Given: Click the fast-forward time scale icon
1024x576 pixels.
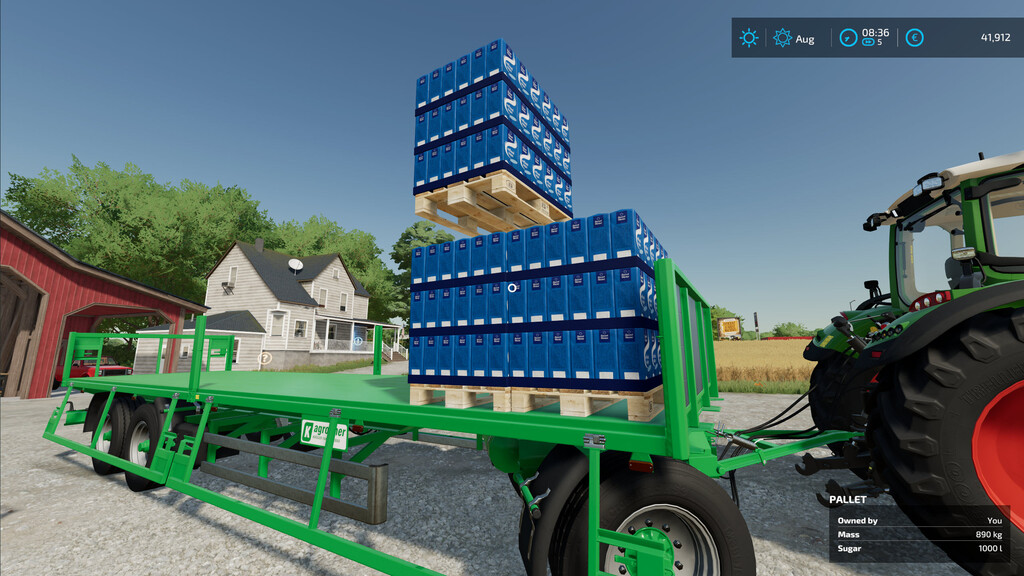Looking at the screenshot, I should [869, 43].
